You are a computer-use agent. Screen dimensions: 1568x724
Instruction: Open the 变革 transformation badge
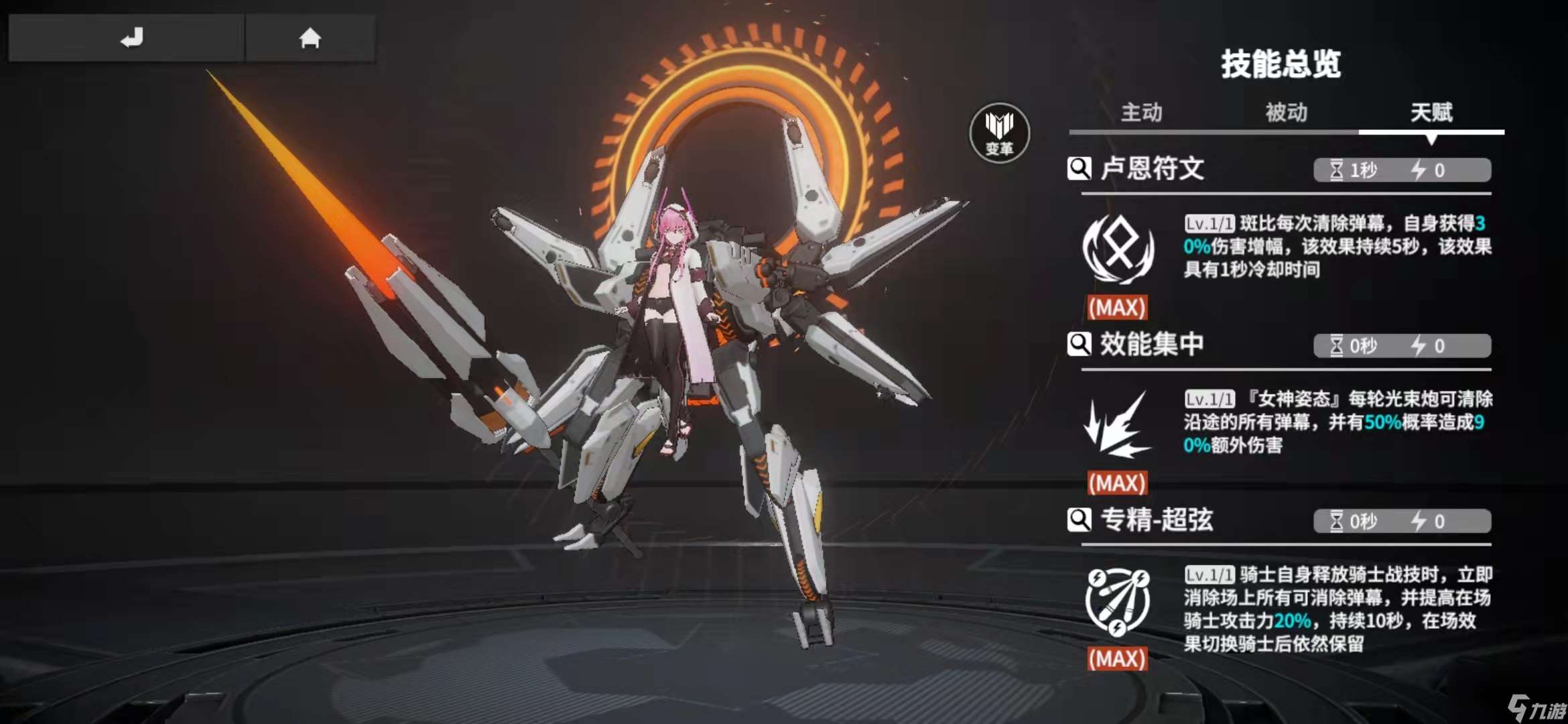pyautogui.click(x=999, y=133)
